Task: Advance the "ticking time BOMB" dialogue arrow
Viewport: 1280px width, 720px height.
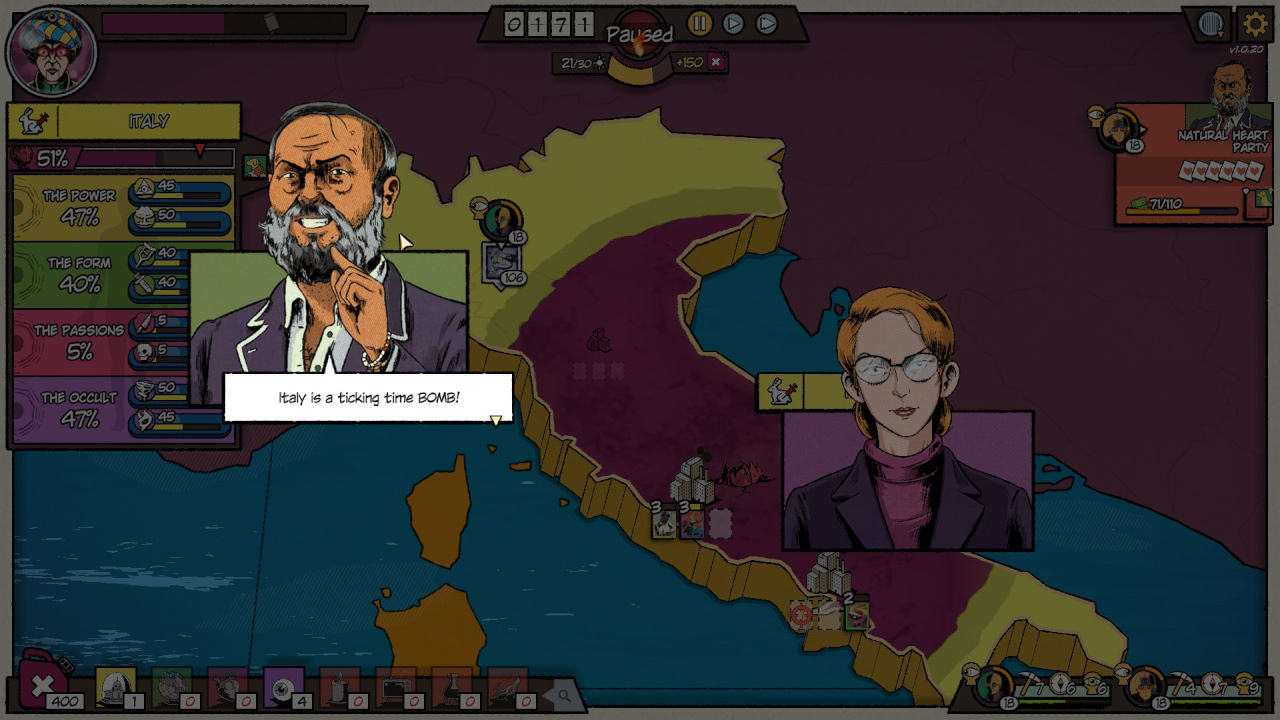Action: click(x=495, y=420)
